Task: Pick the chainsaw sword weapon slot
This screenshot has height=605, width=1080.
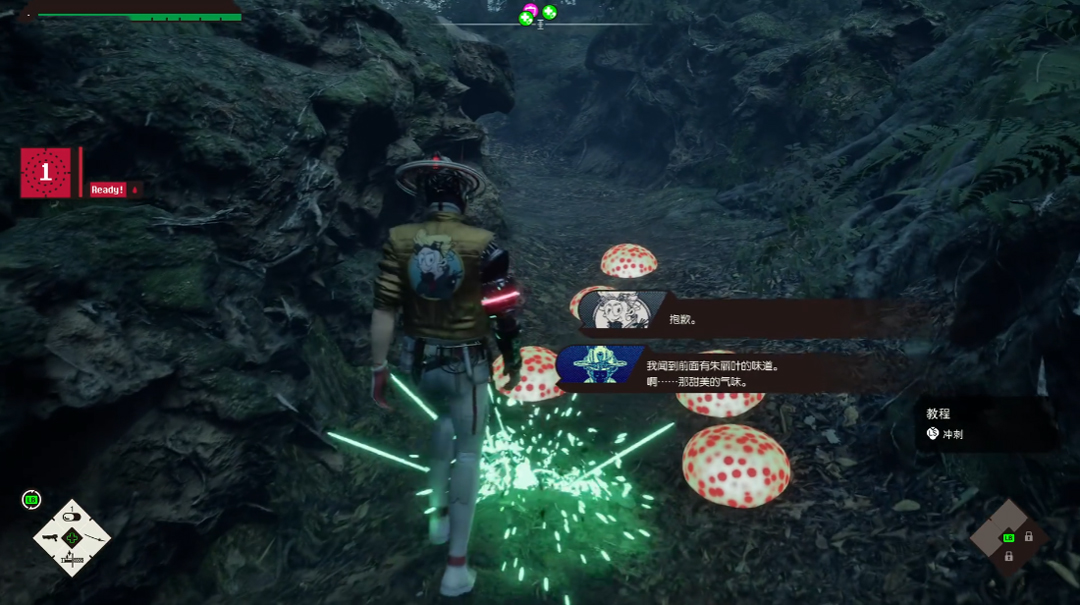Action: click(71, 561)
